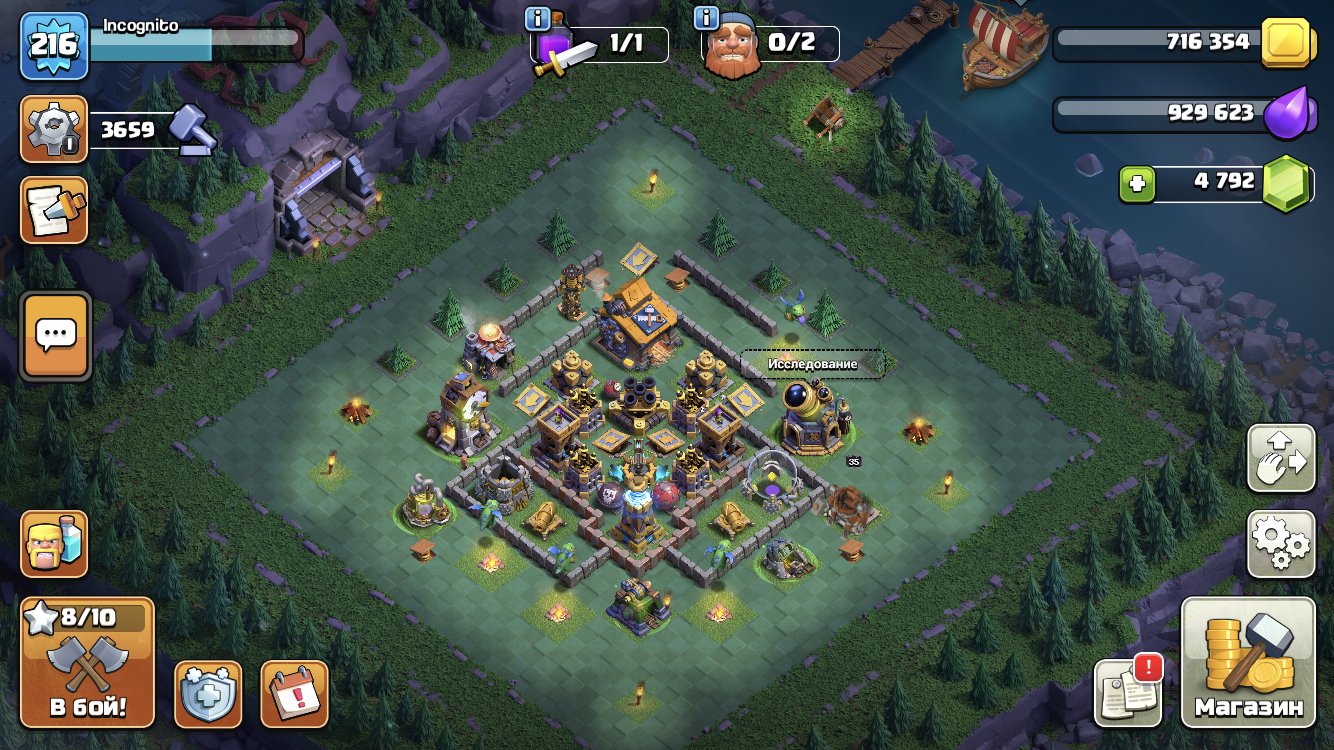The height and width of the screenshot is (750, 1334).
Task: Show master builder availability info
Action: [708, 19]
